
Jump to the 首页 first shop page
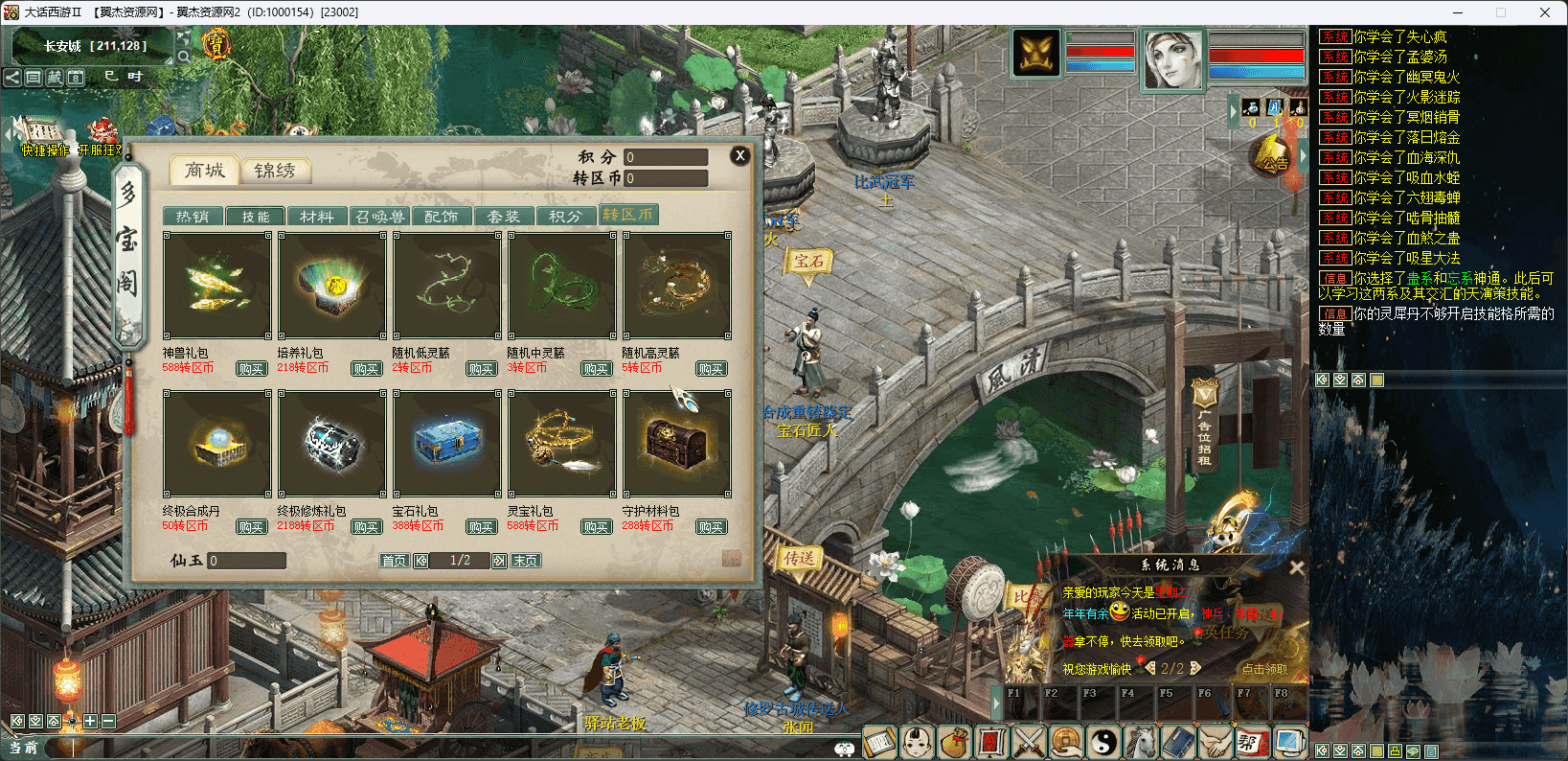click(x=394, y=561)
